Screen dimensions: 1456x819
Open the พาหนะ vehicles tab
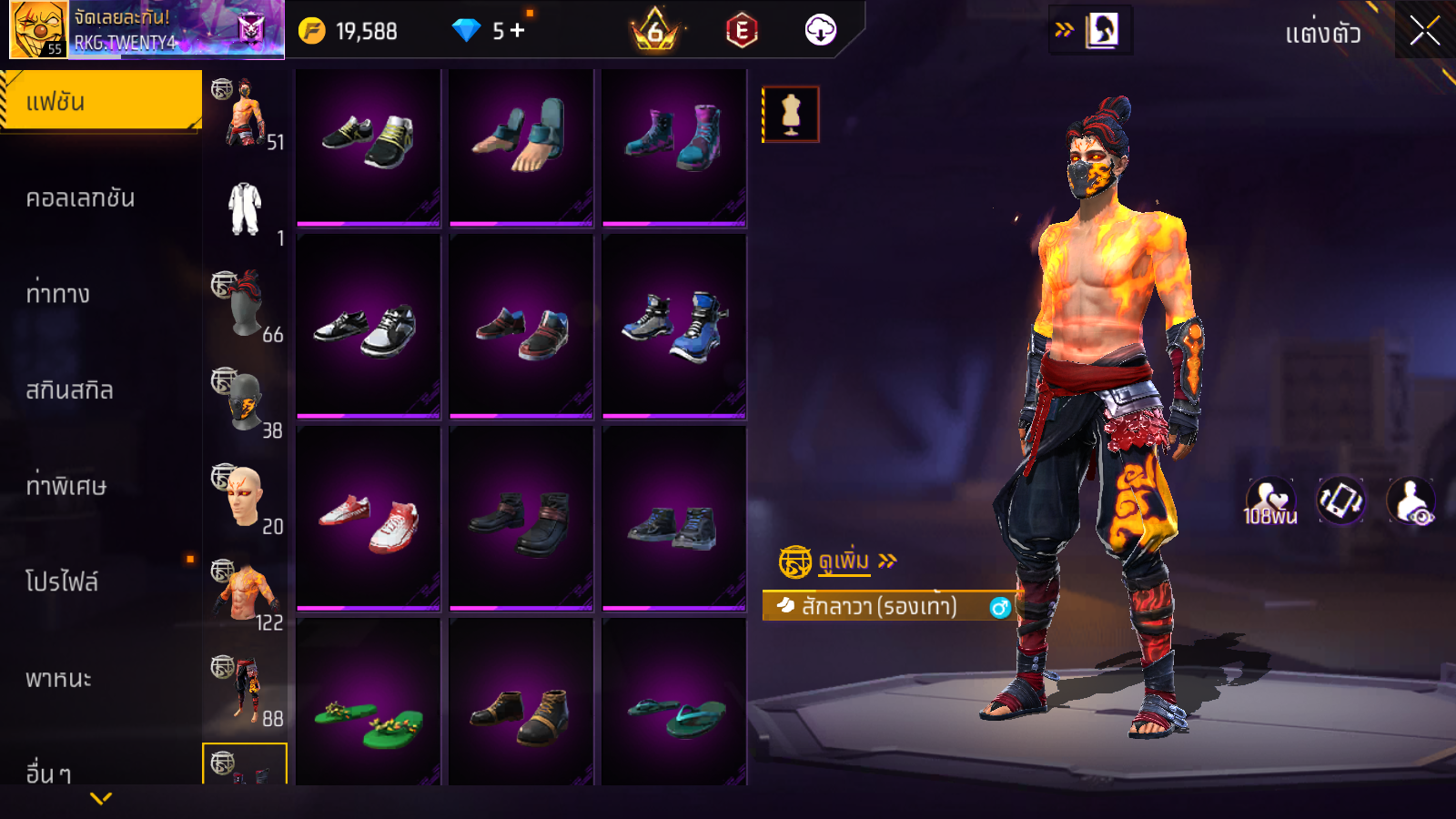coord(58,679)
